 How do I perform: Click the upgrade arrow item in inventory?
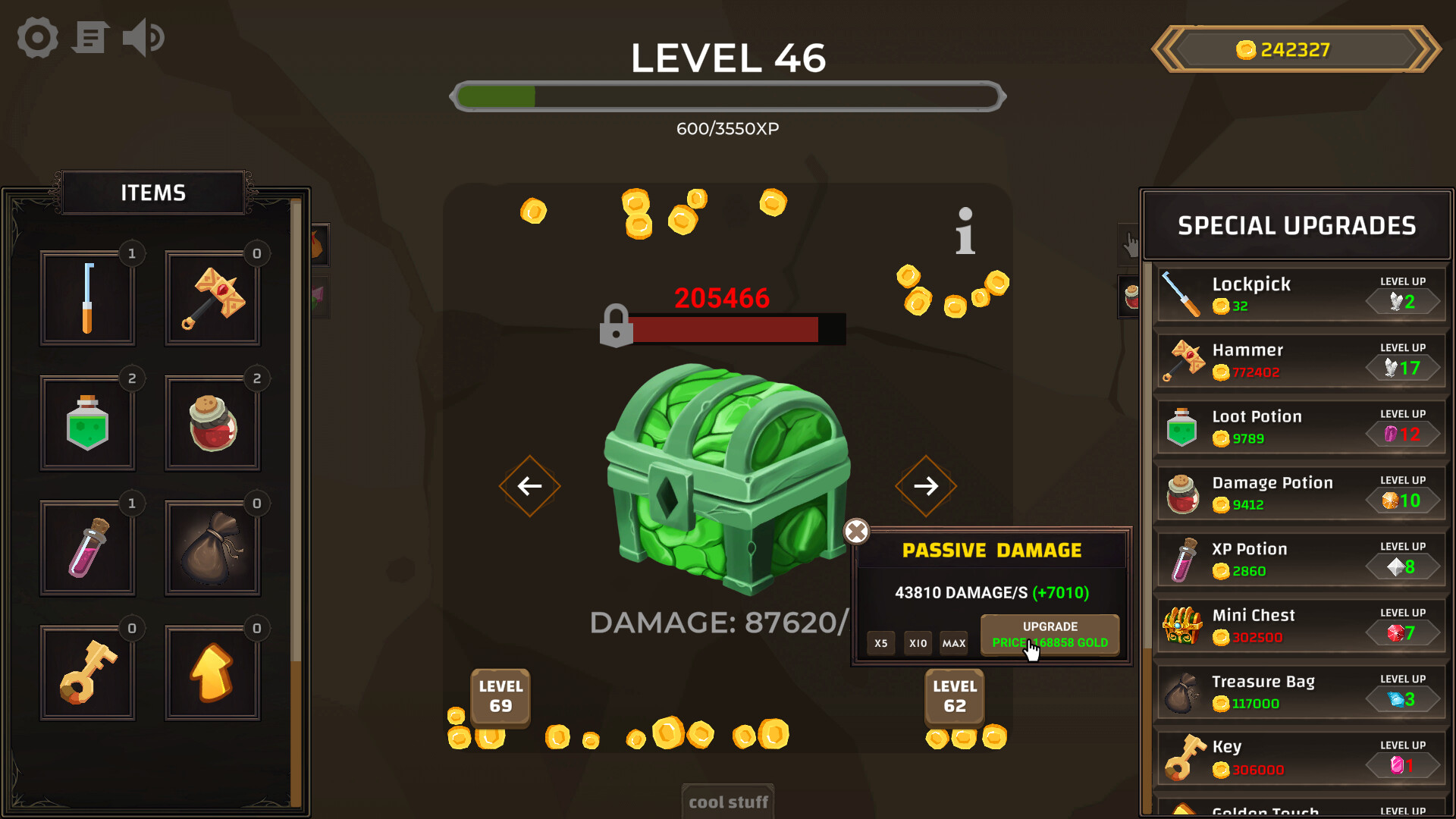pos(213,672)
